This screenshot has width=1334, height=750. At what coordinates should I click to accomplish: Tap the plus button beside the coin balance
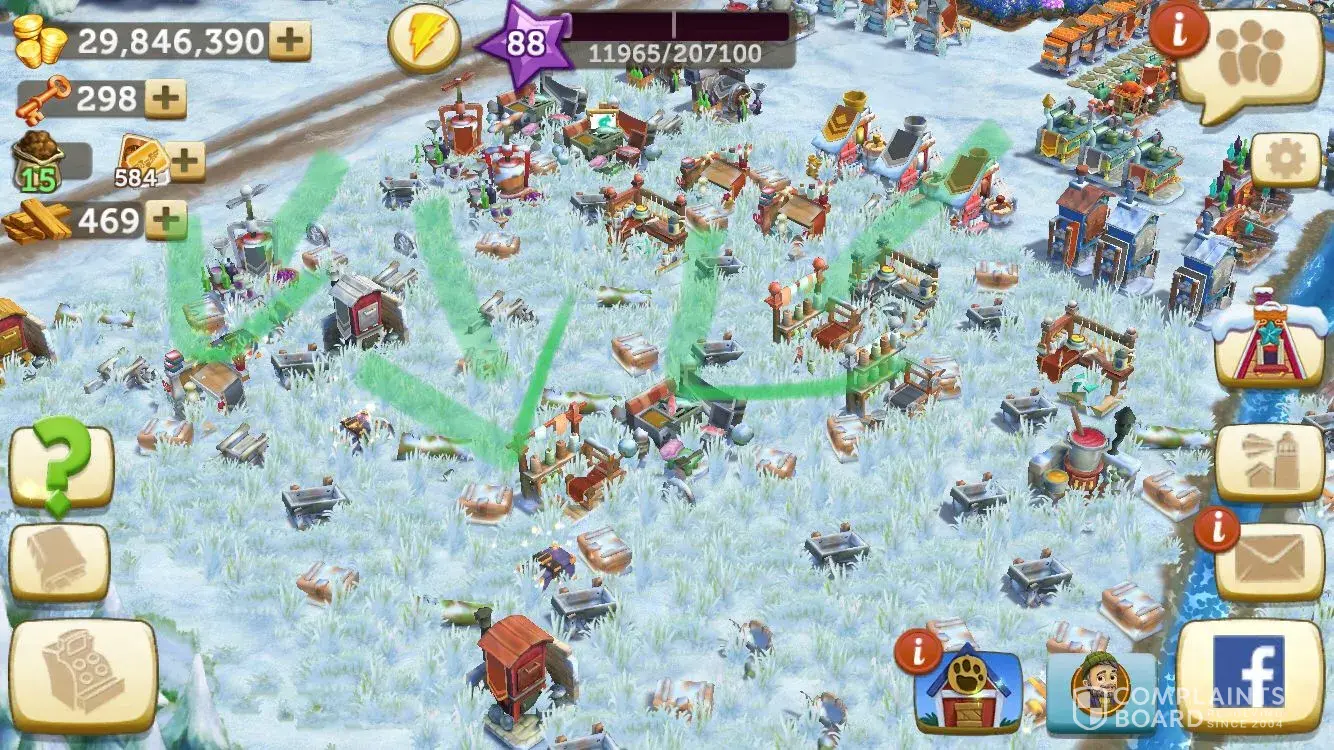tap(290, 42)
